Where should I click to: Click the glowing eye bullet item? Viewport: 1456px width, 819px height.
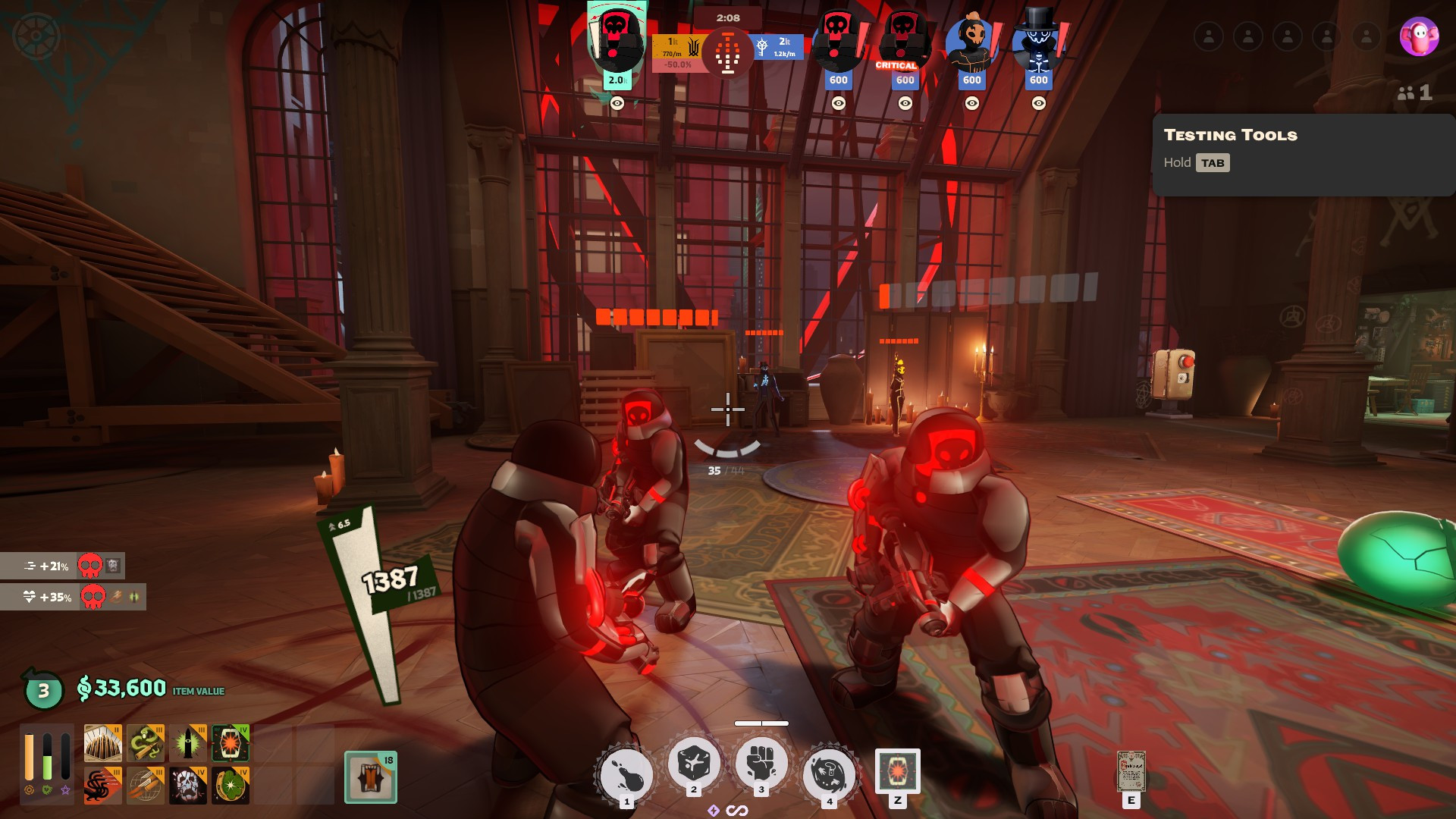[188, 742]
